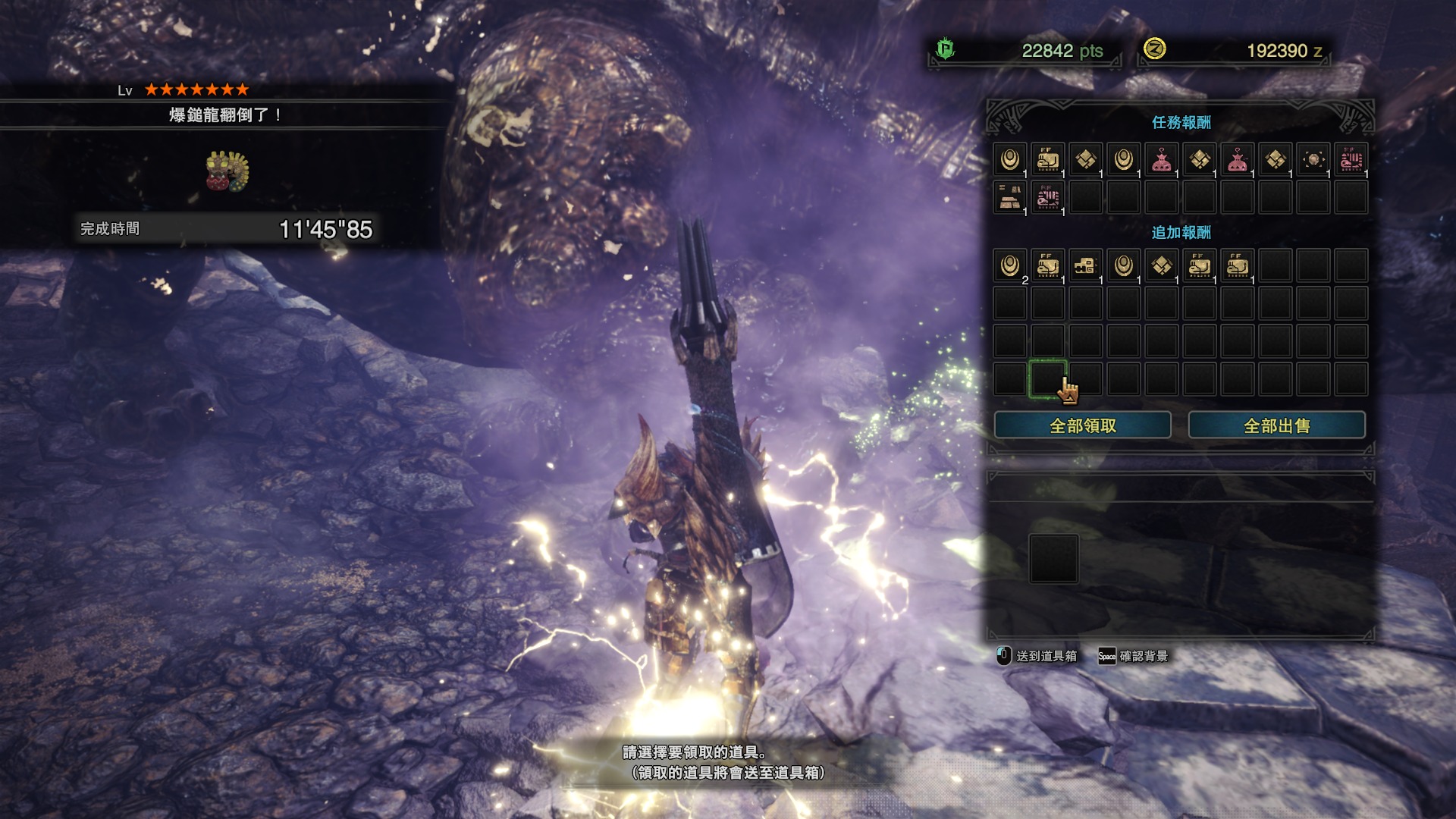Take the diamond scale item under 追加報酬
1456x819 pixels.
[x=1162, y=266]
